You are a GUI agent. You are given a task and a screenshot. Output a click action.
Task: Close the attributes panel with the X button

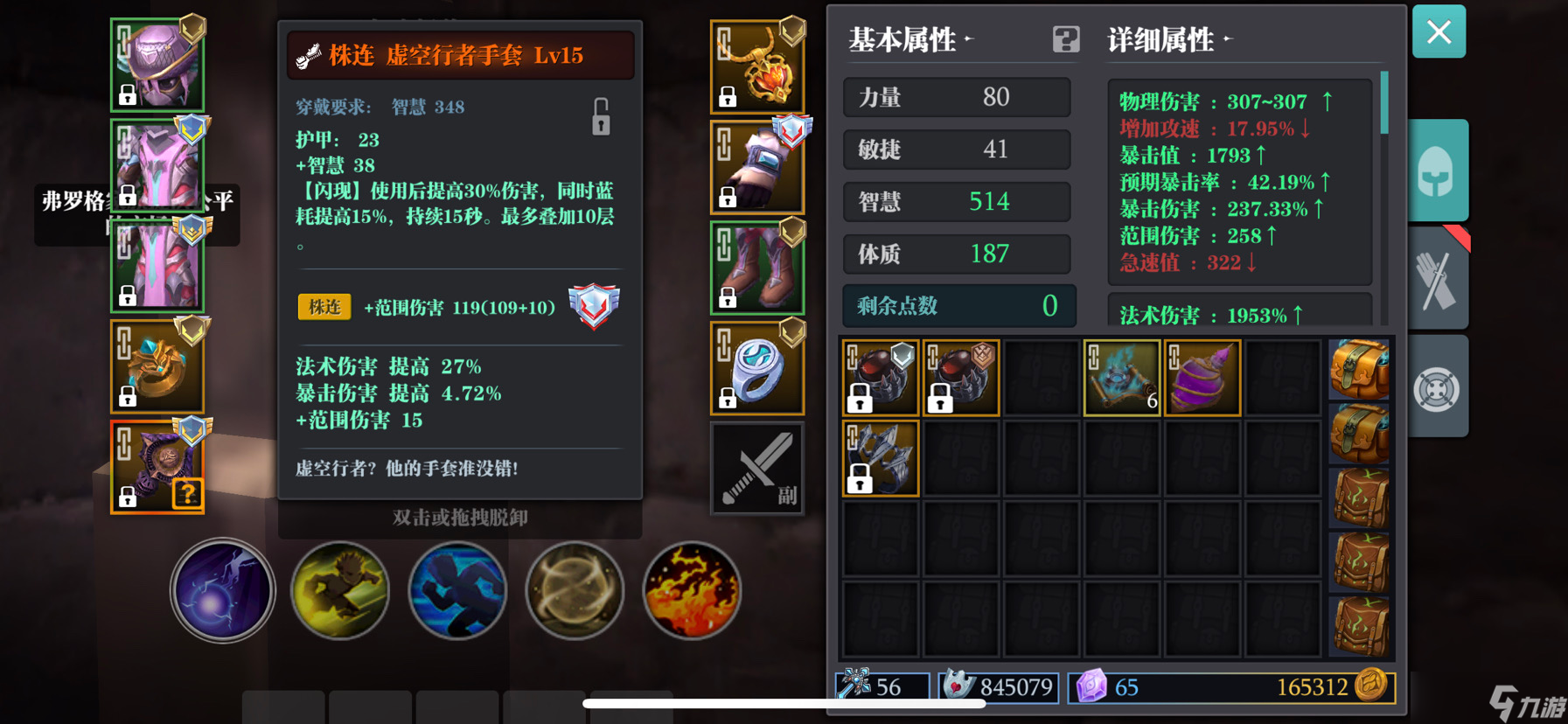click(x=1439, y=31)
